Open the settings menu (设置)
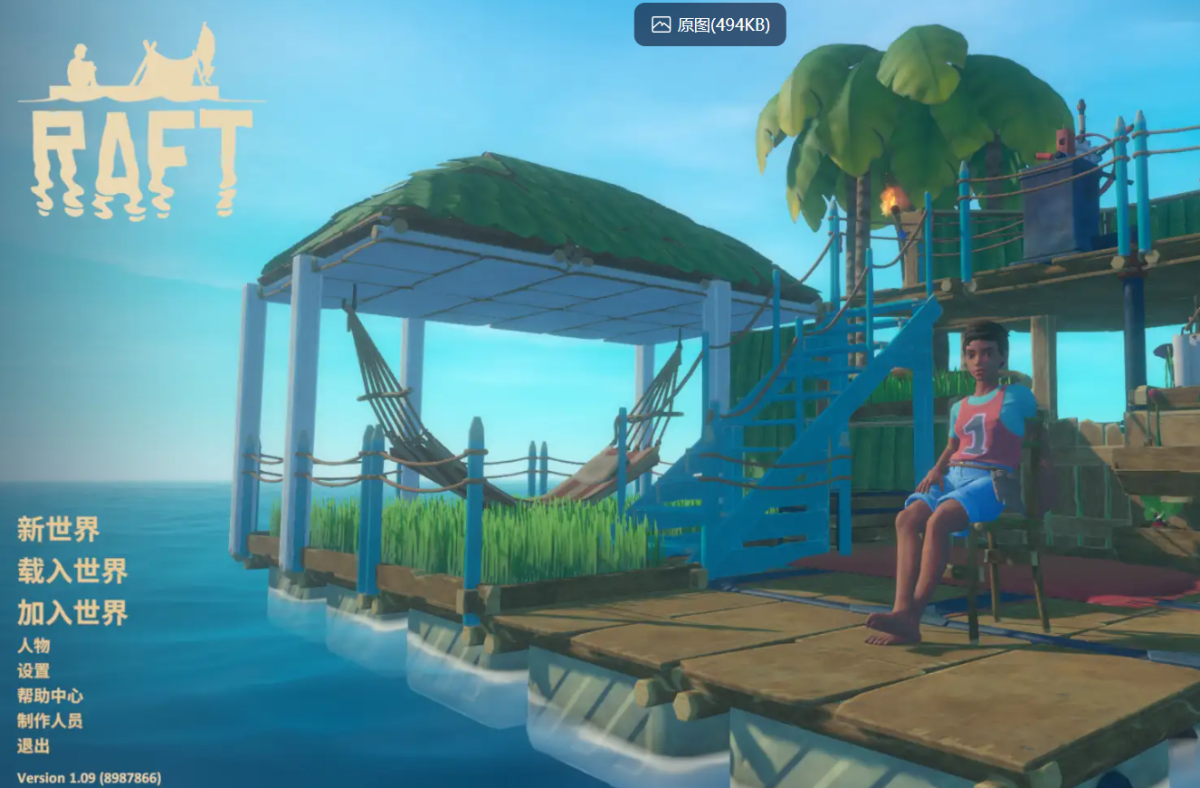This screenshot has width=1200, height=788. (33, 671)
